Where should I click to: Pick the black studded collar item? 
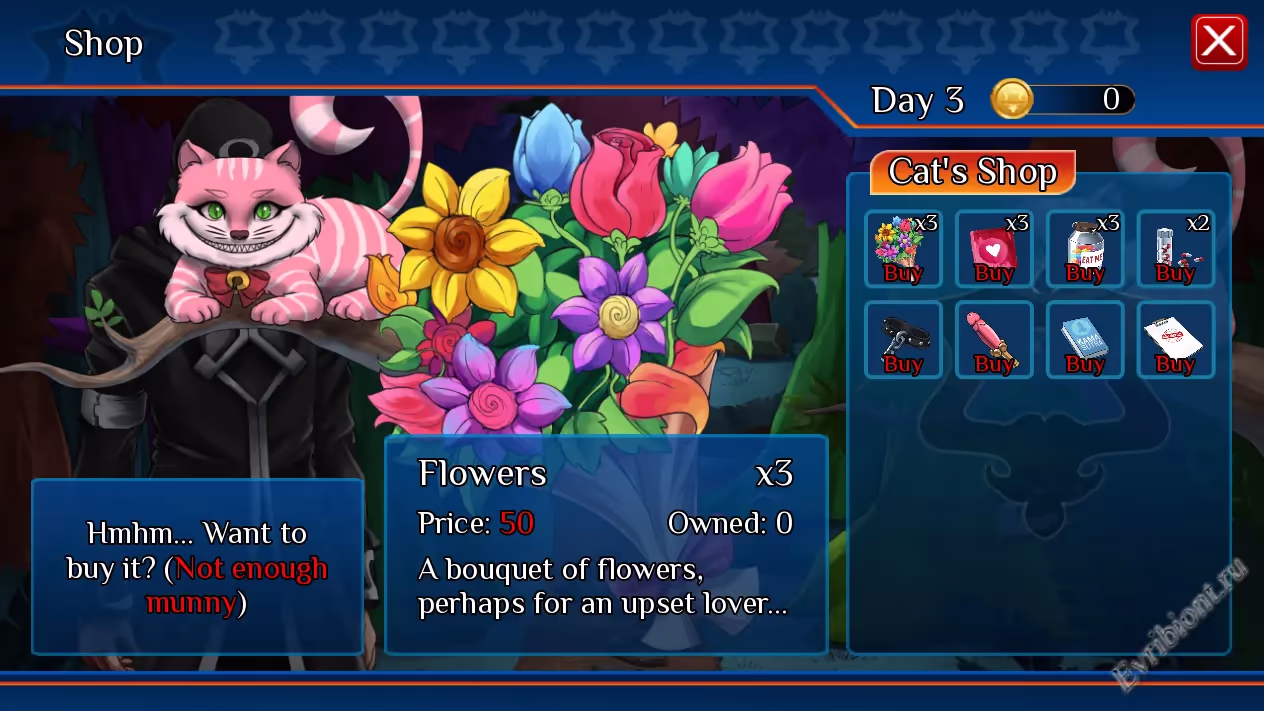(903, 340)
